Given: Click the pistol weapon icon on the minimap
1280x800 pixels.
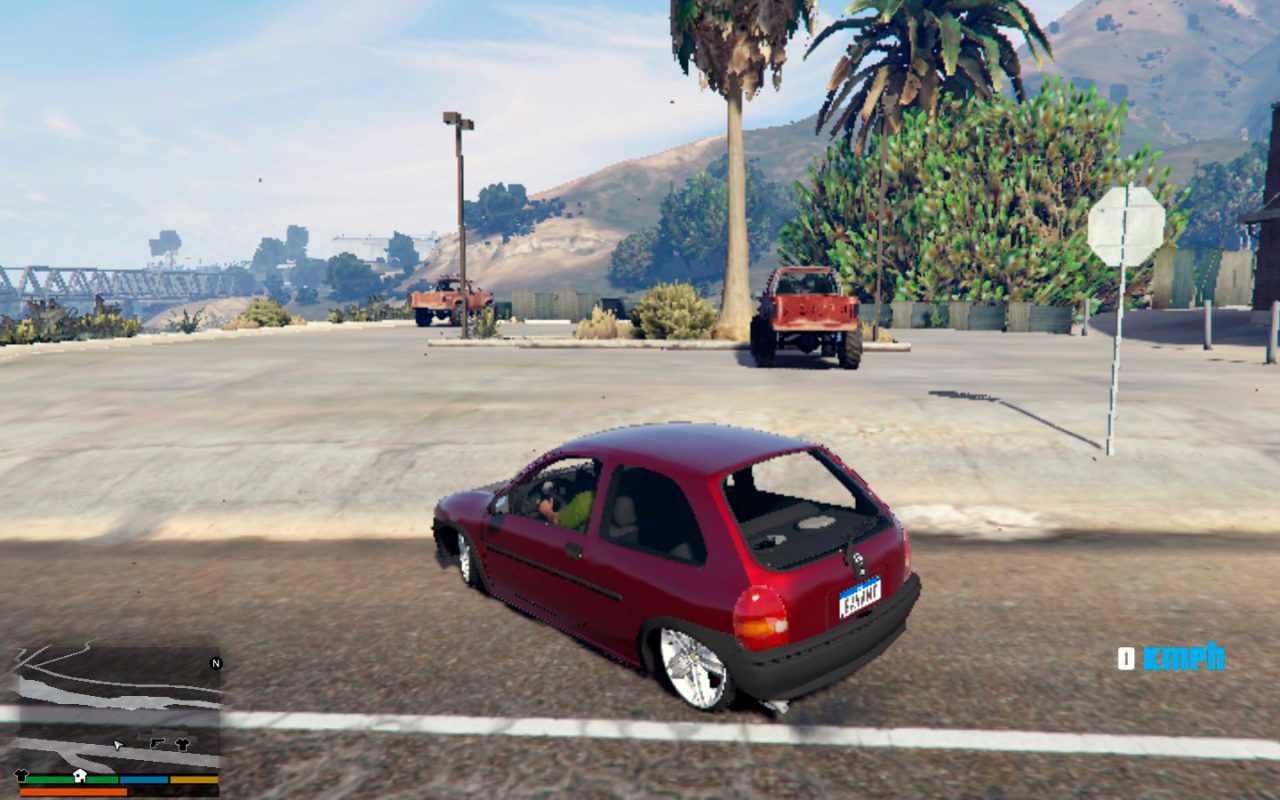Looking at the screenshot, I should tap(158, 743).
